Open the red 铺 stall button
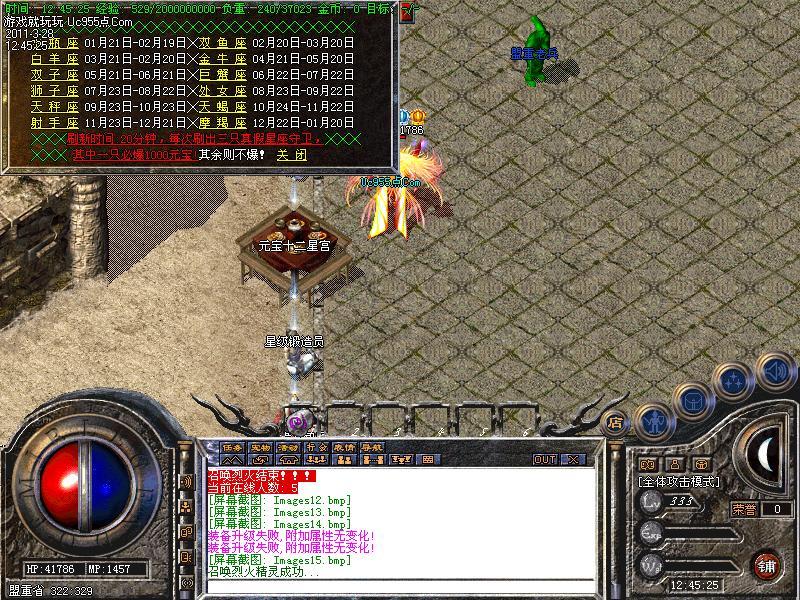The height and width of the screenshot is (600, 800). [x=767, y=565]
